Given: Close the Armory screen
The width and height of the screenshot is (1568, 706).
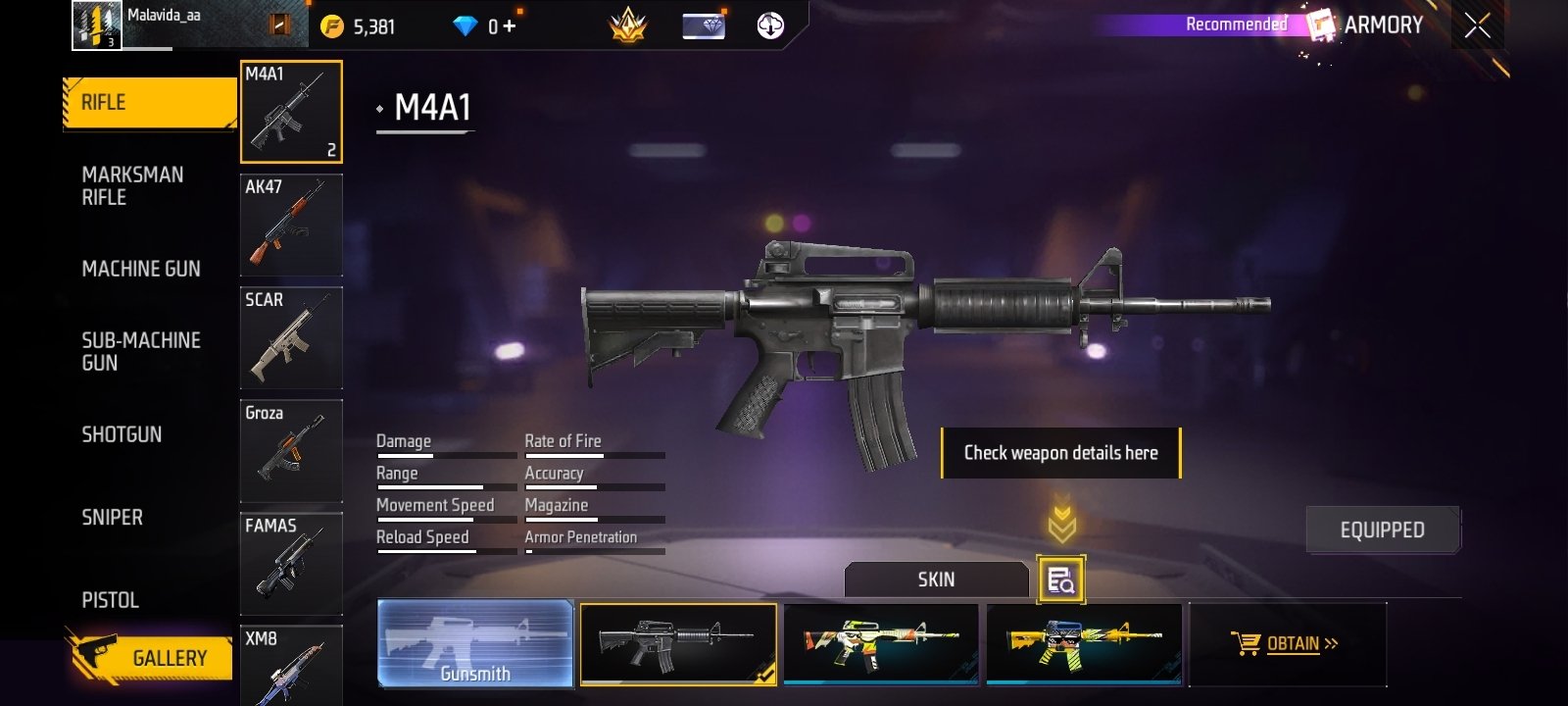Looking at the screenshot, I should tap(1477, 26).
